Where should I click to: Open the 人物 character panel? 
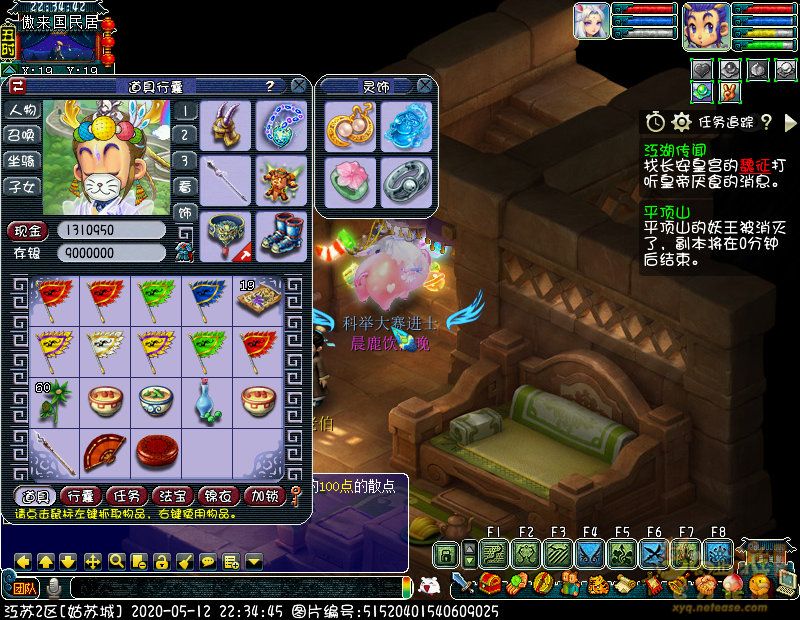[22, 110]
